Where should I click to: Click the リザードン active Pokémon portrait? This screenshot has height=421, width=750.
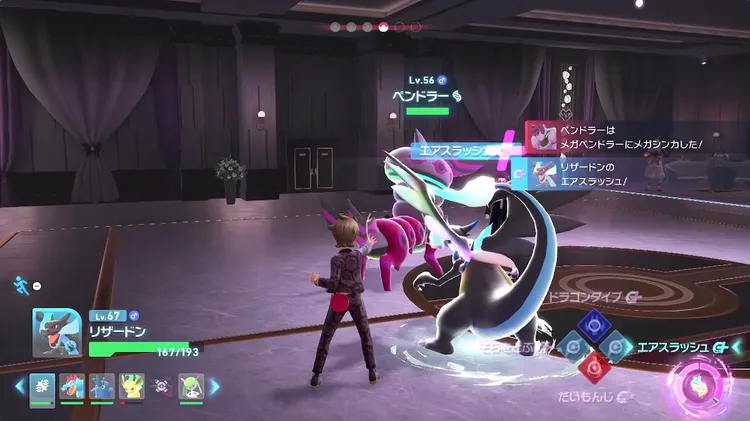(58, 331)
